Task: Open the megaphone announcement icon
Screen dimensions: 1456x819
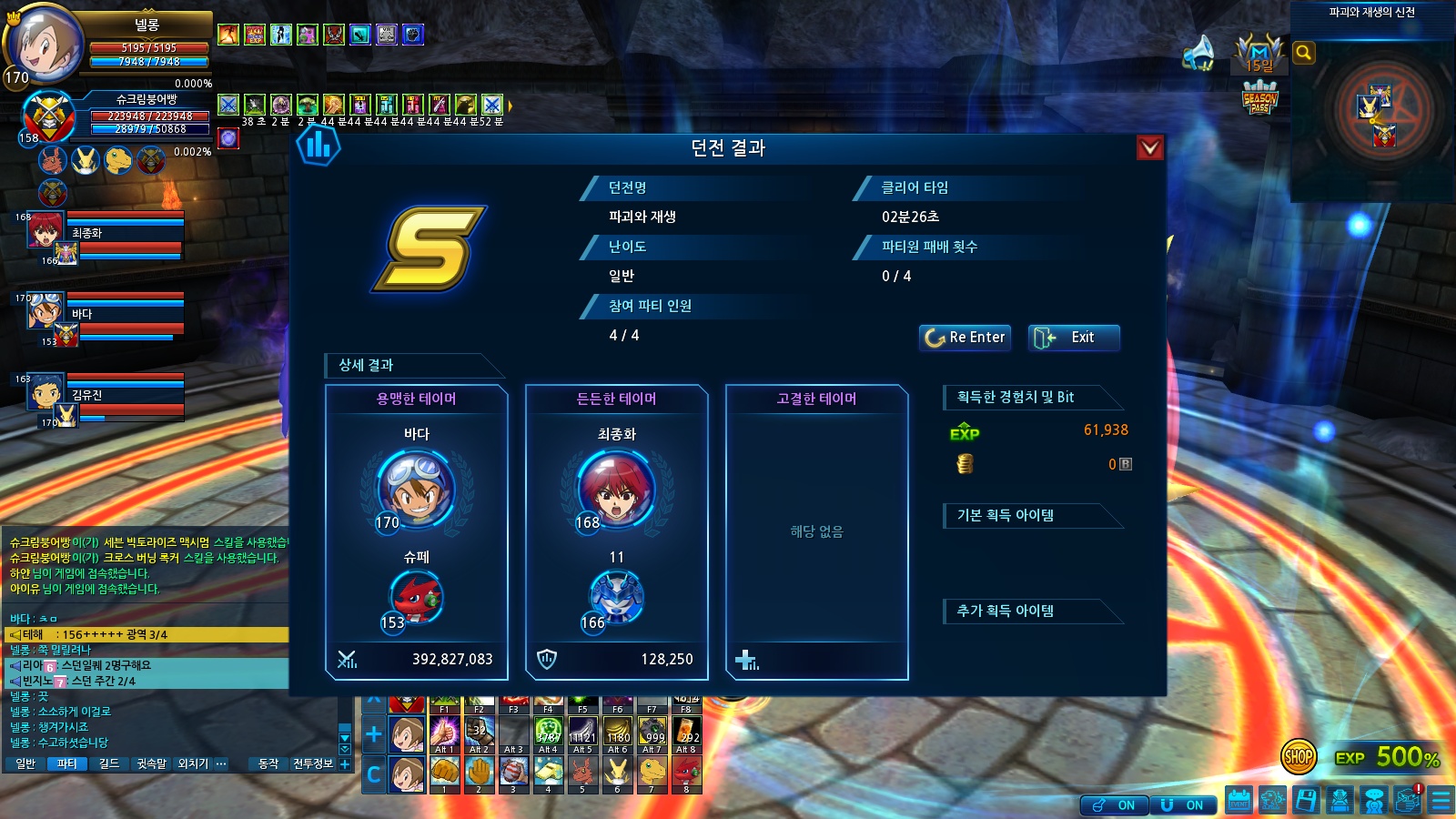Action: tap(1199, 53)
